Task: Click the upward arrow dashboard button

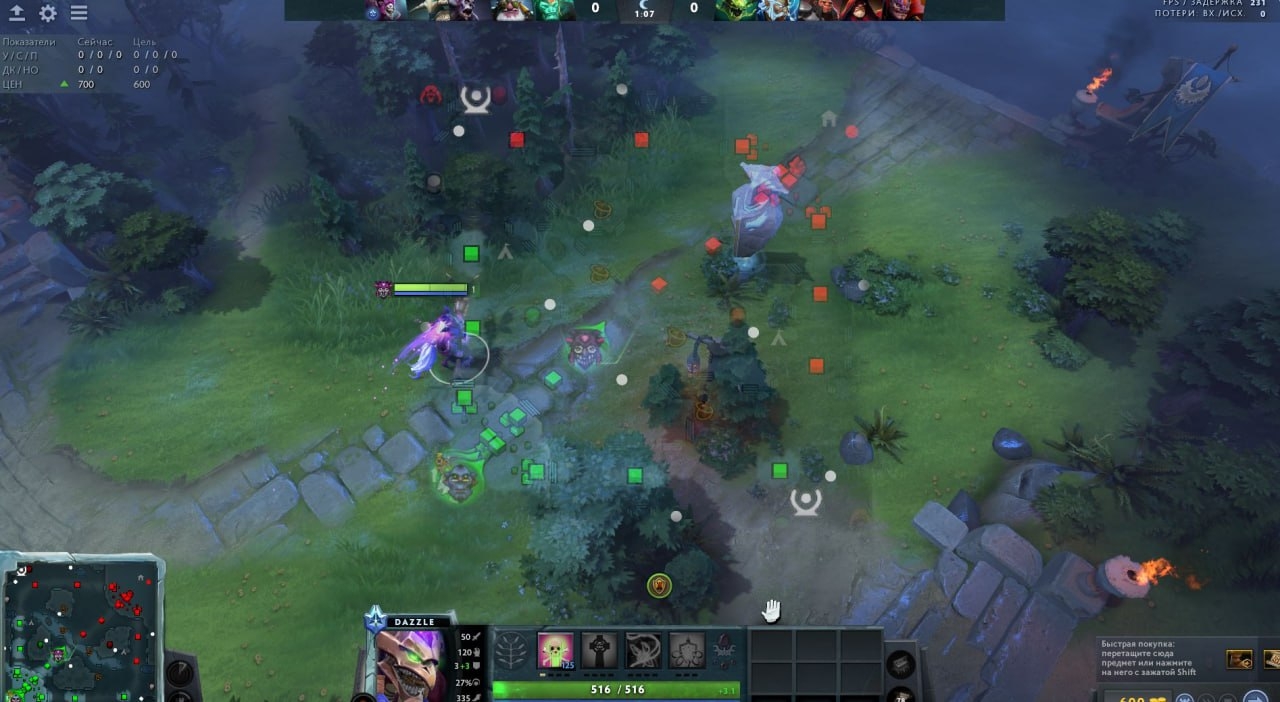Action: [17, 13]
